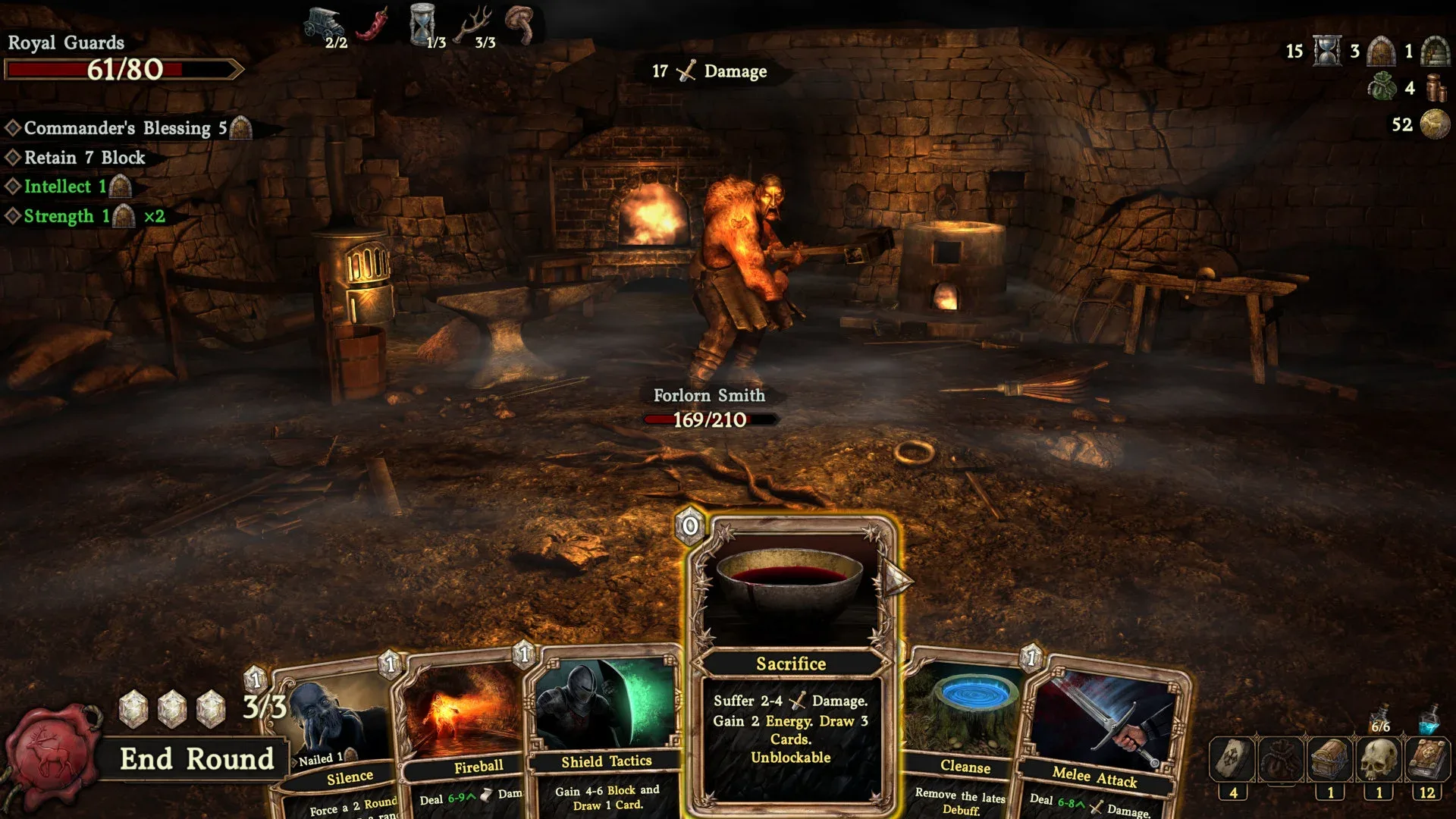Inspect the antler relic icon
The width and height of the screenshot is (1456, 819).
click(475, 24)
